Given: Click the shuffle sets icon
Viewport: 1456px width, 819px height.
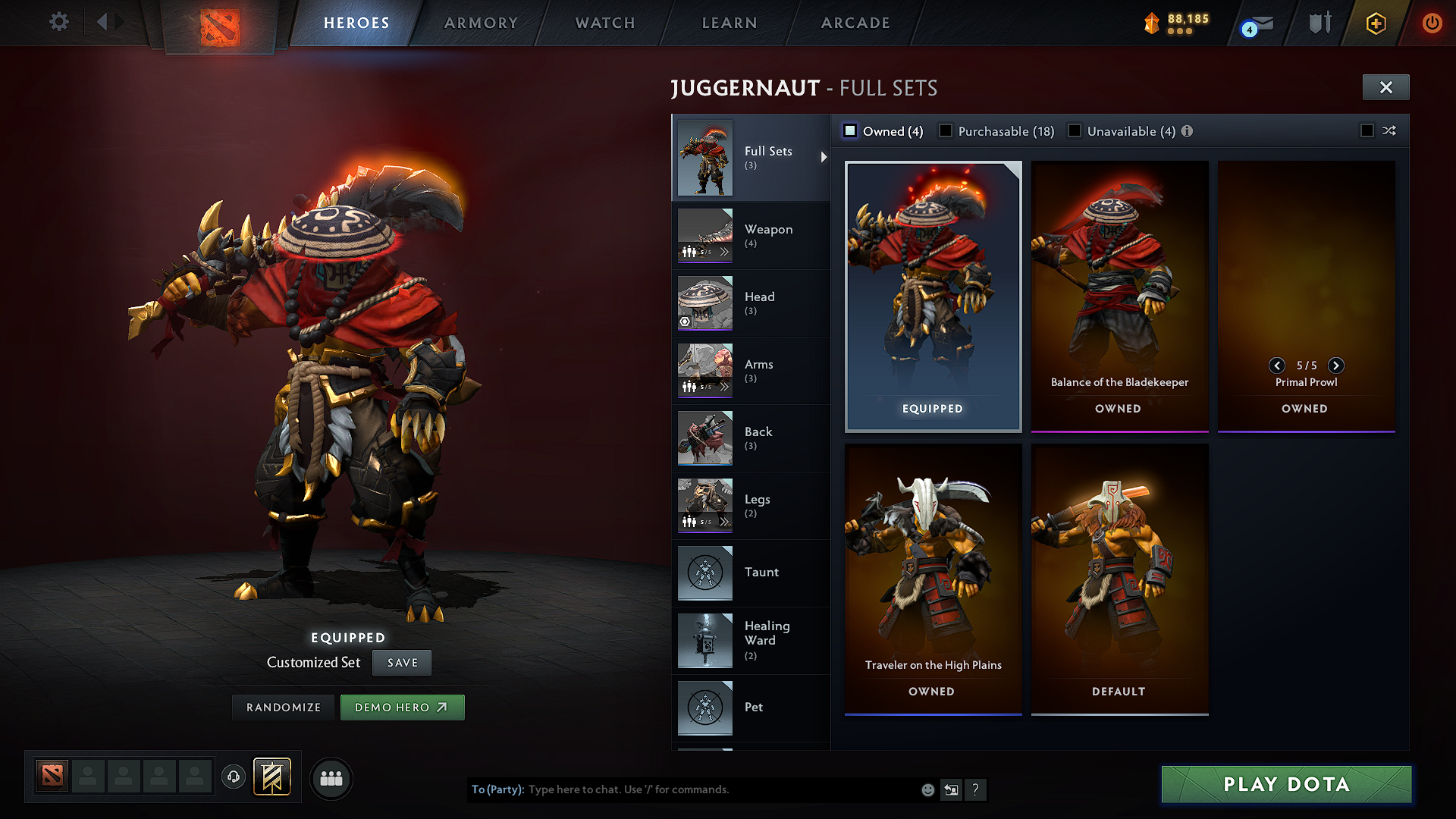Looking at the screenshot, I should [x=1390, y=130].
